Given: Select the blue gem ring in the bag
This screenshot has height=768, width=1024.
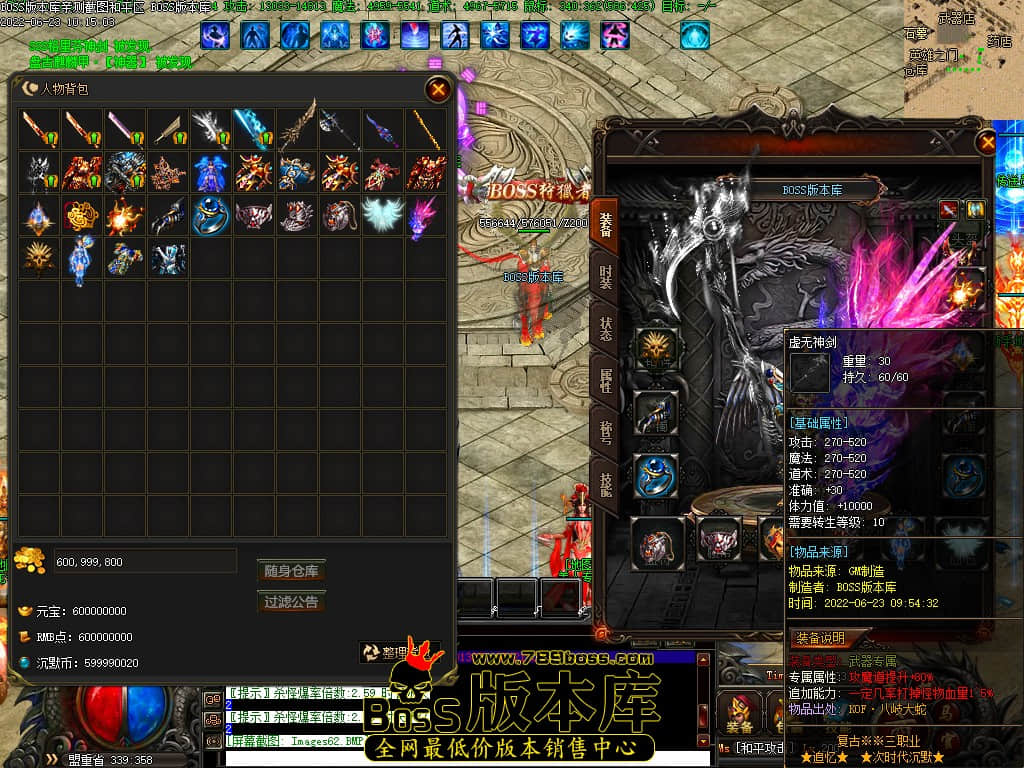Looking at the screenshot, I should (x=211, y=215).
